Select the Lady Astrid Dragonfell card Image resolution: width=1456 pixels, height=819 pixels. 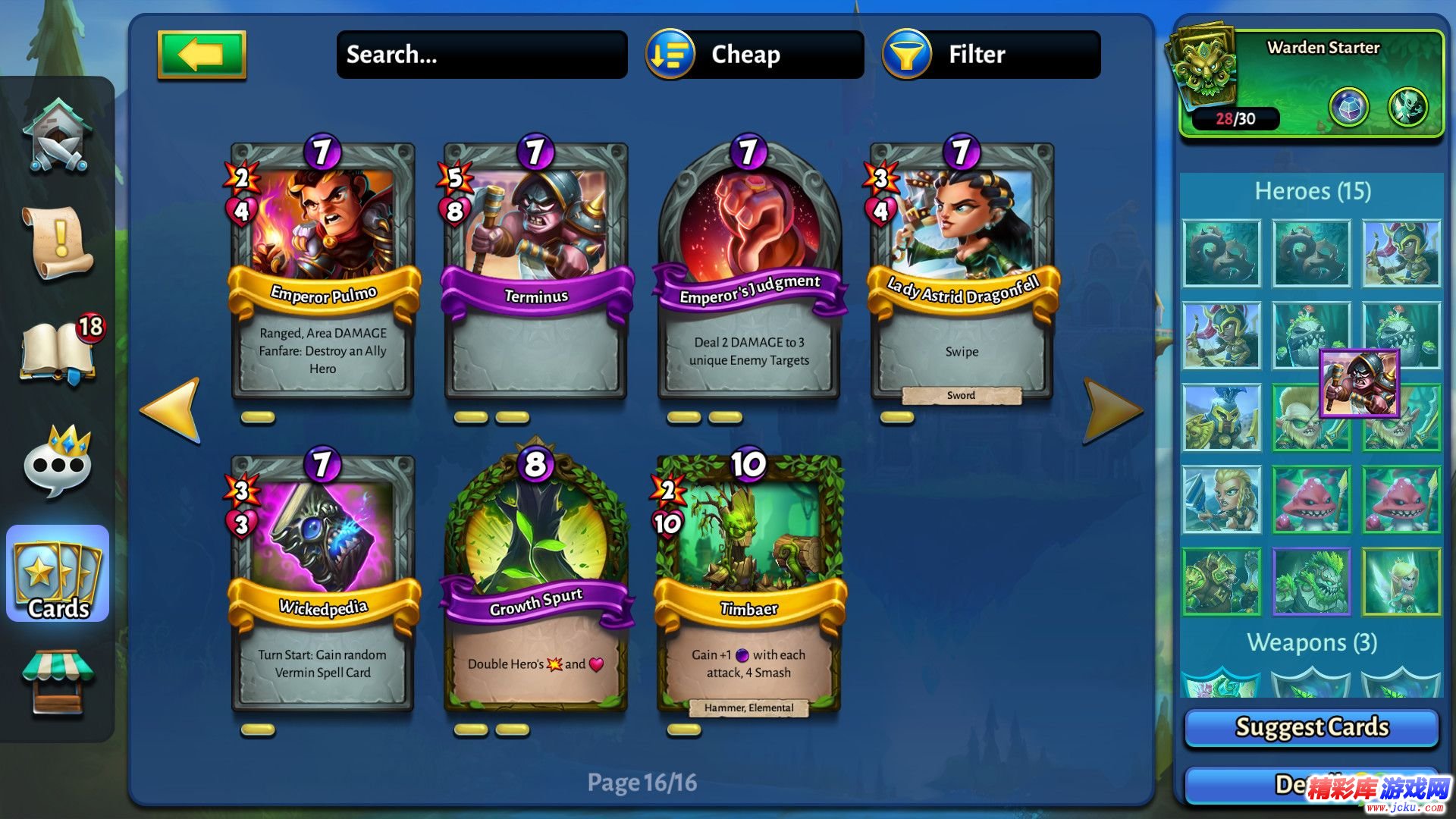pyautogui.click(x=962, y=273)
